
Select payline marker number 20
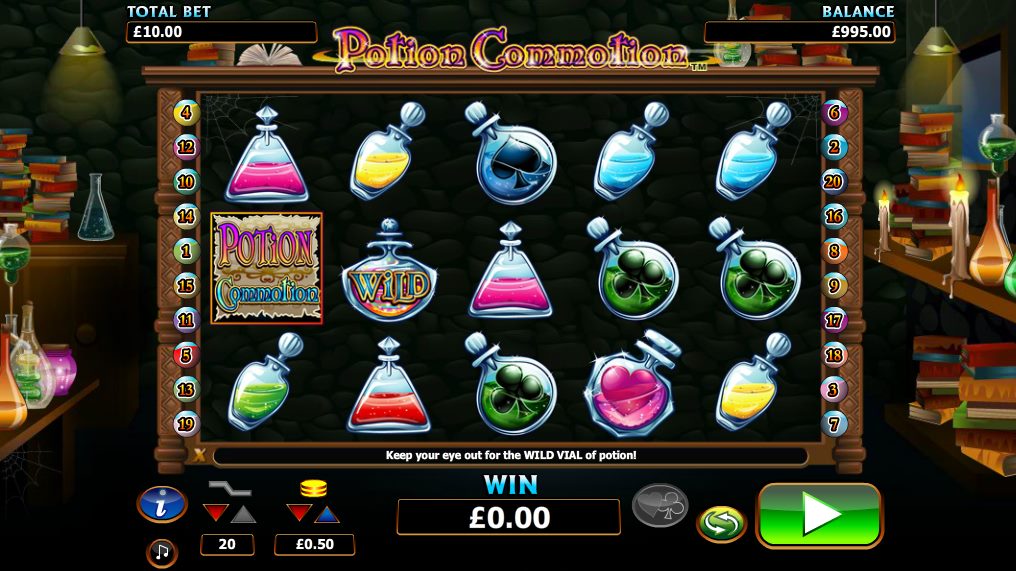[x=834, y=181]
